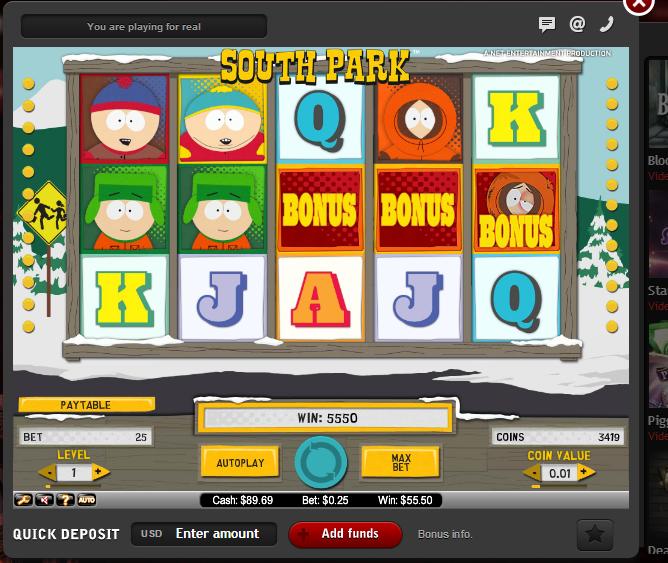Open the Bonus info link
668x563 pixels.
[x=445, y=534]
